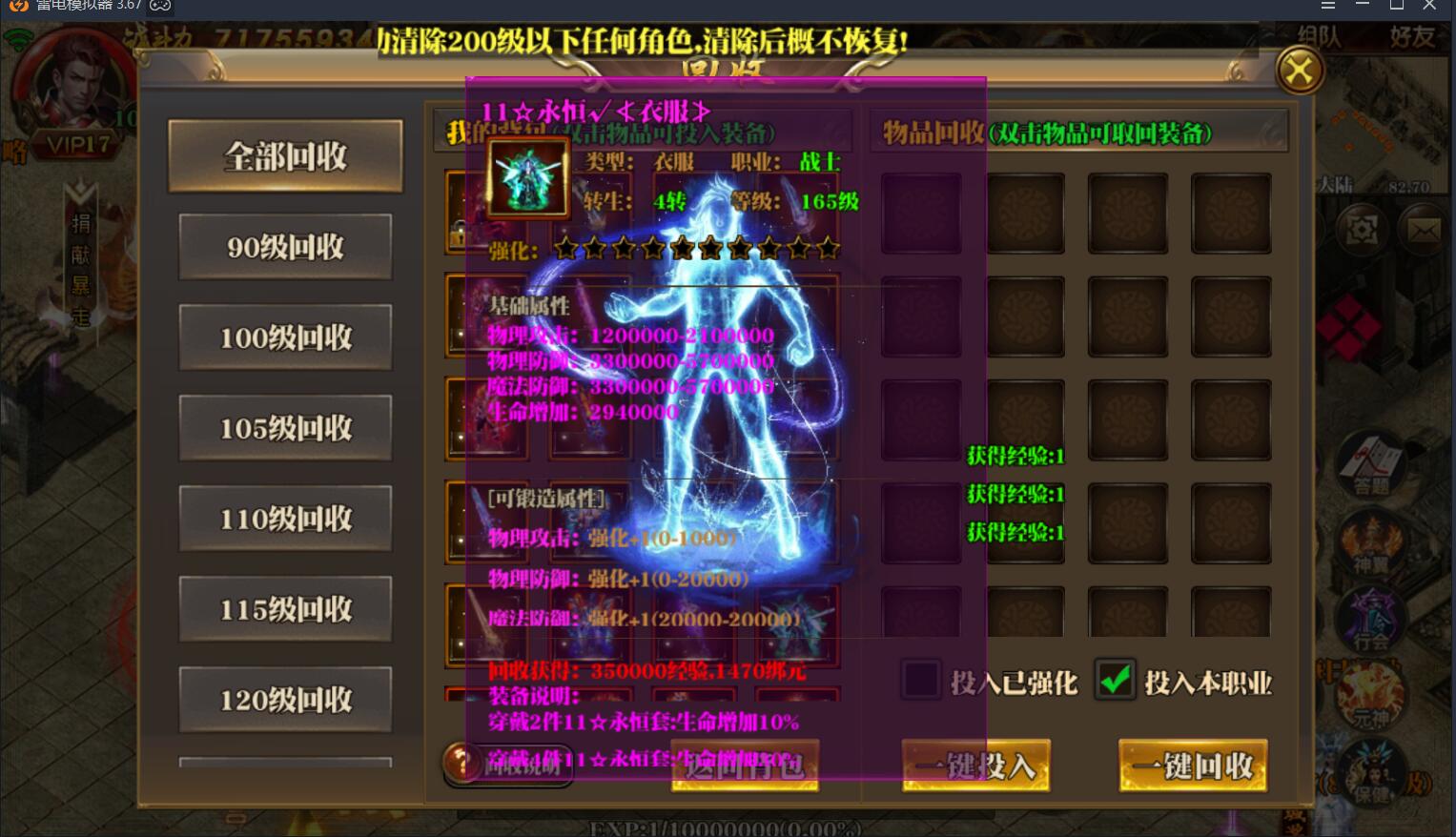1456x837 pixels.
Task: Open the 答题 quiz activity icon
Action: [x=1374, y=464]
